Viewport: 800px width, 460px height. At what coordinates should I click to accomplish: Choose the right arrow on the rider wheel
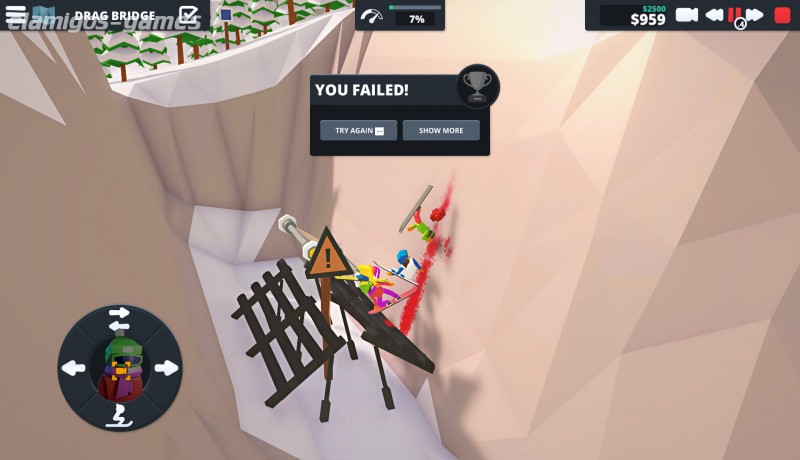[166, 368]
